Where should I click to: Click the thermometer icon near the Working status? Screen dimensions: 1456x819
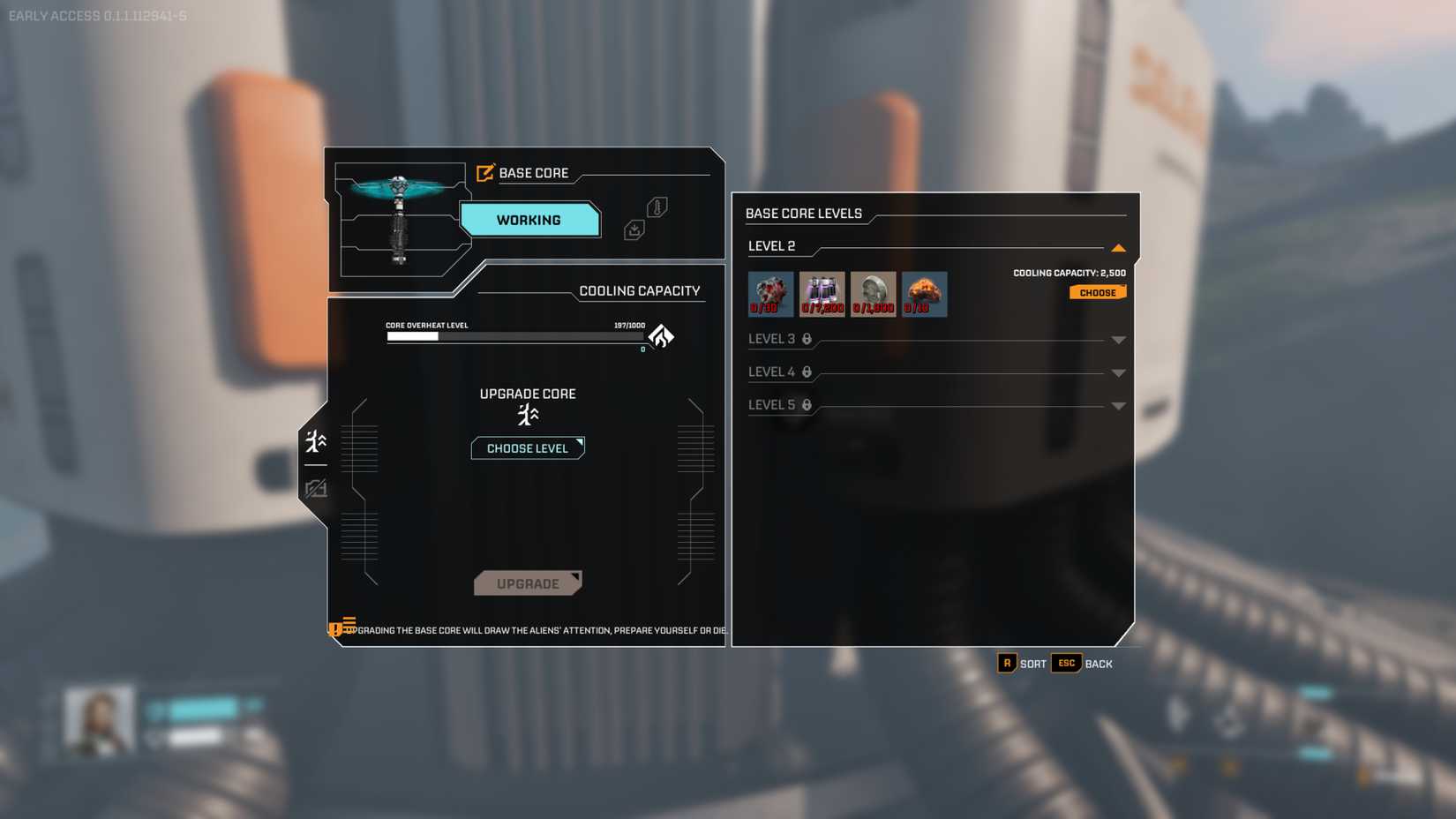pyautogui.click(x=655, y=208)
